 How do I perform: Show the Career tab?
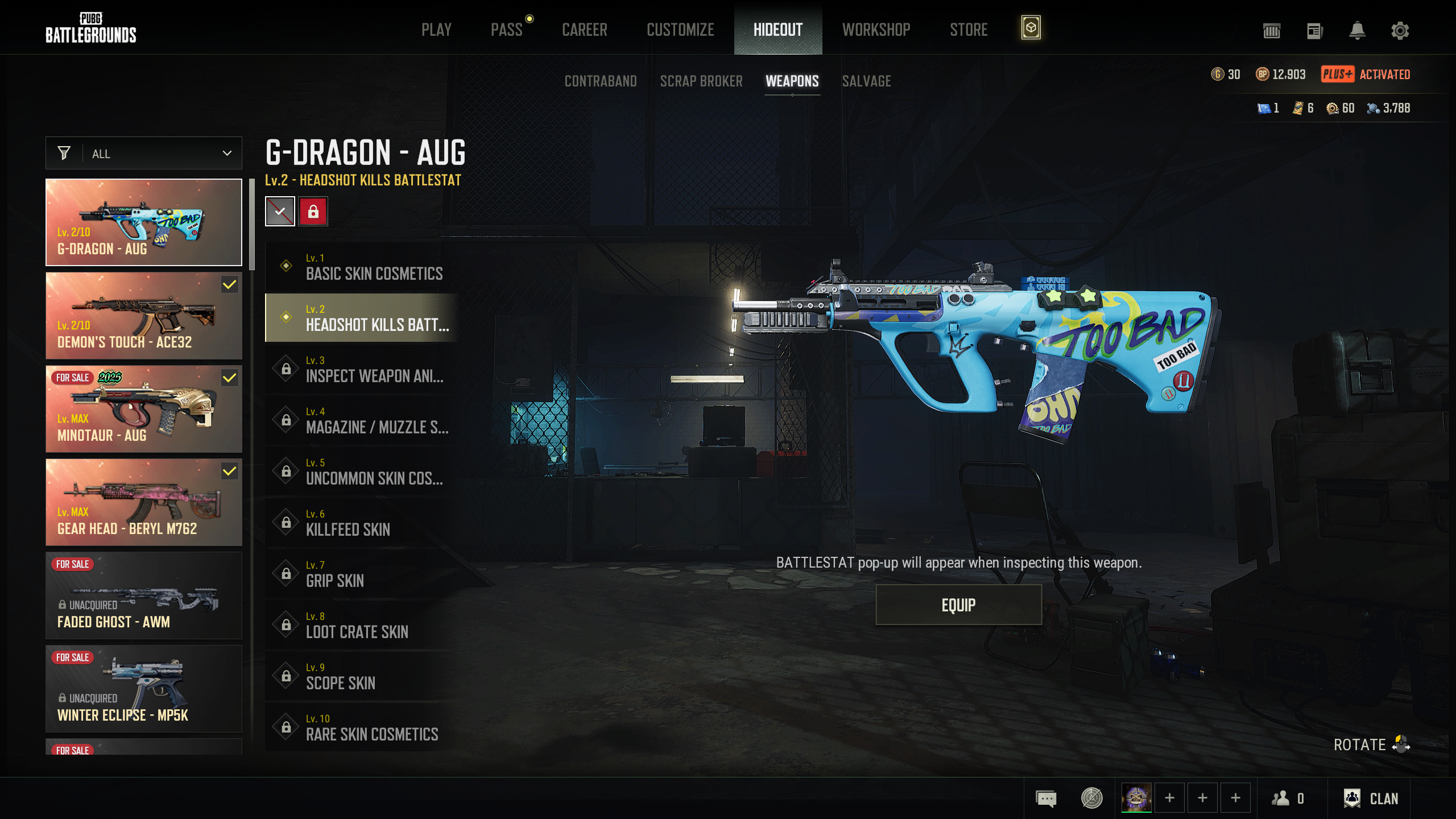[584, 30]
